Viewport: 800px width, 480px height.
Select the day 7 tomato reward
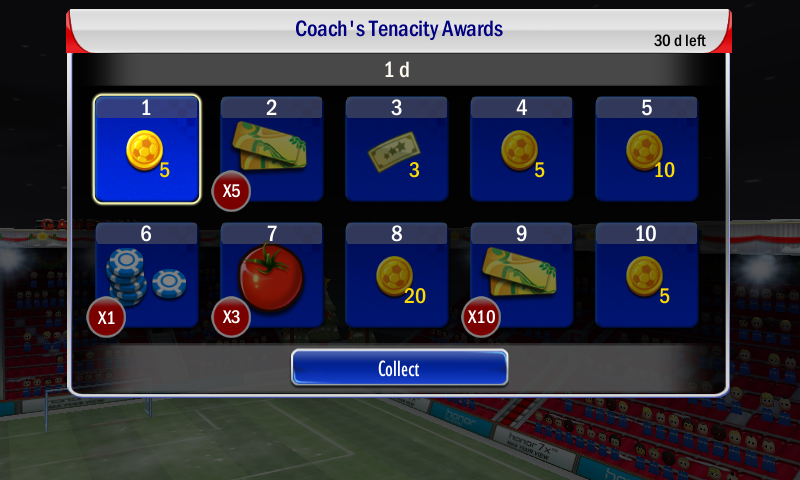click(272, 275)
